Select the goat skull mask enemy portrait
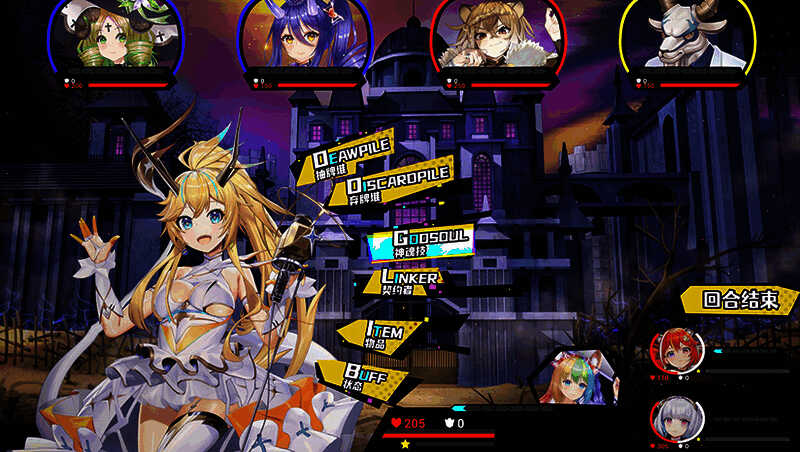This screenshot has height=452, width=800. click(x=686, y=35)
